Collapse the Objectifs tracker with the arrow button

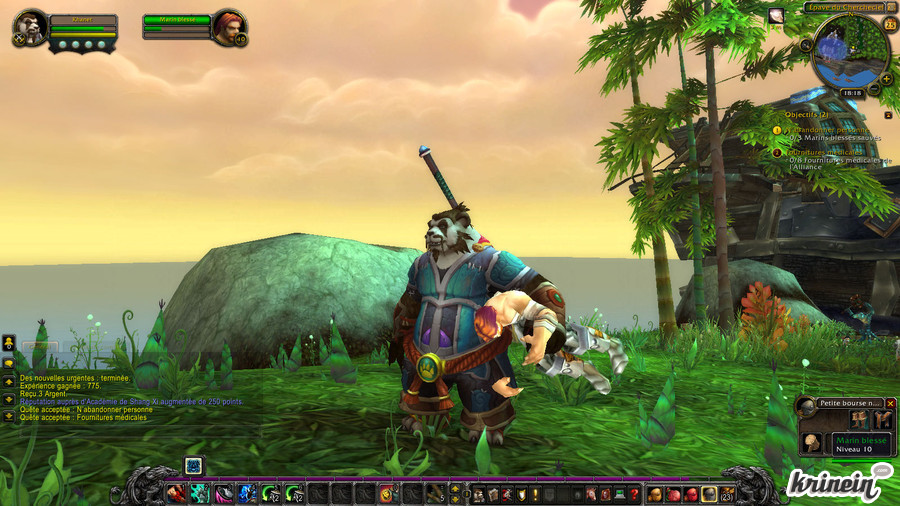pyautogui.click(x=888, y=115)
